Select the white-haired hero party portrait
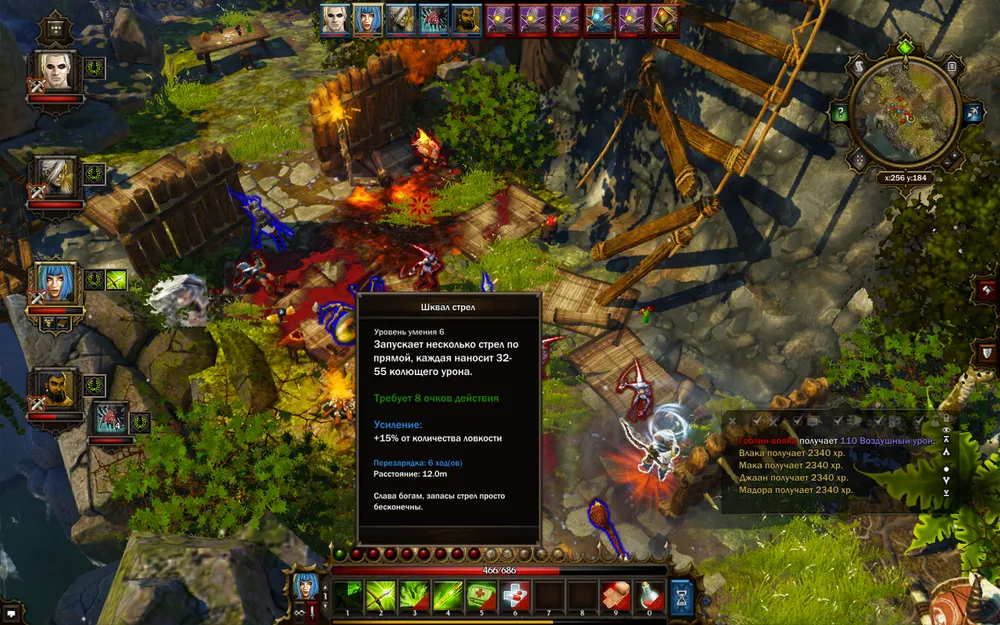This screenshot has height=625, width=1000. pyautogui.click(x=59, y=70)
